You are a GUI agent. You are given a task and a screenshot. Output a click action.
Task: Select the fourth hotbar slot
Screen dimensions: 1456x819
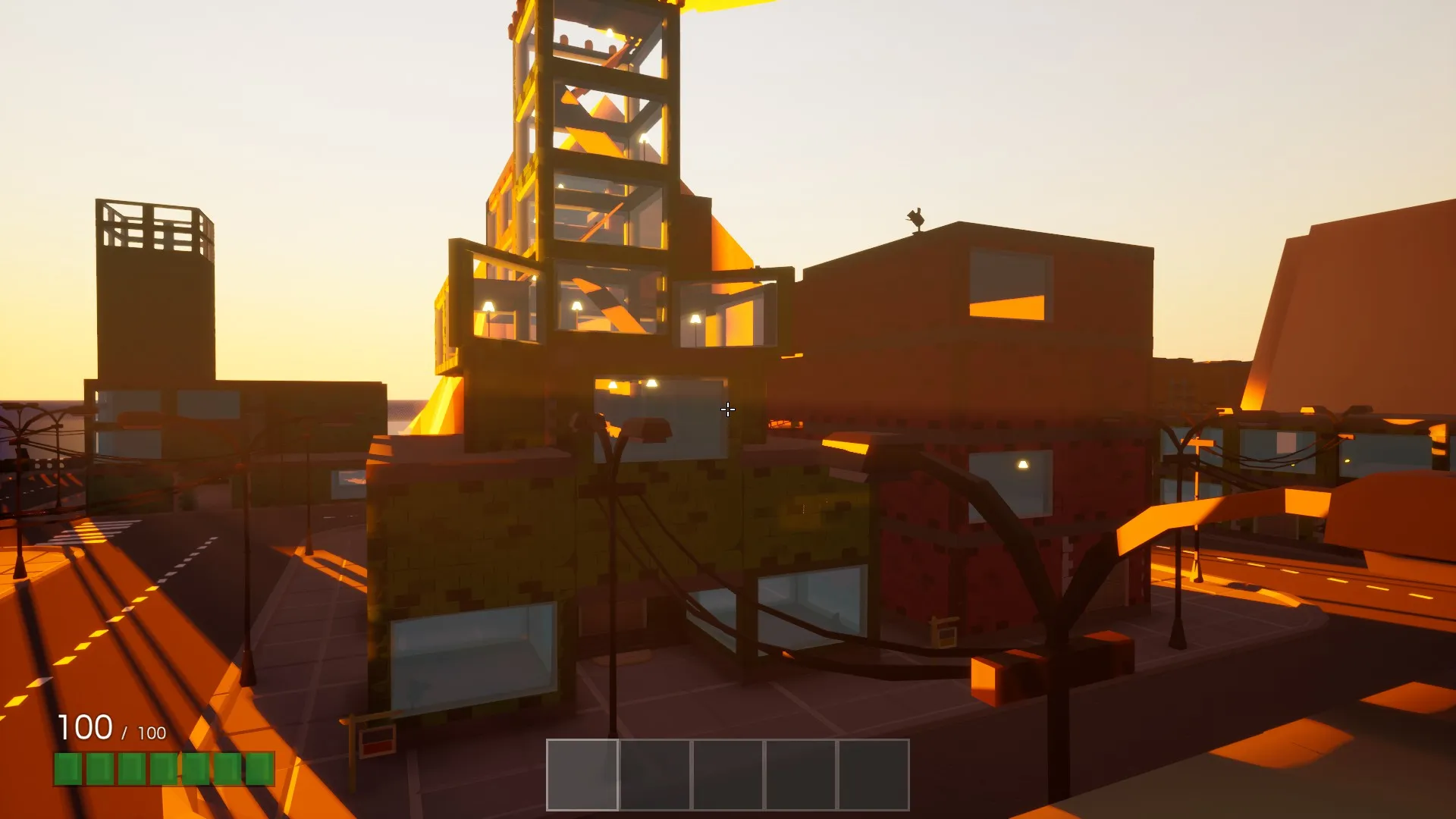(x=802, y=774)
